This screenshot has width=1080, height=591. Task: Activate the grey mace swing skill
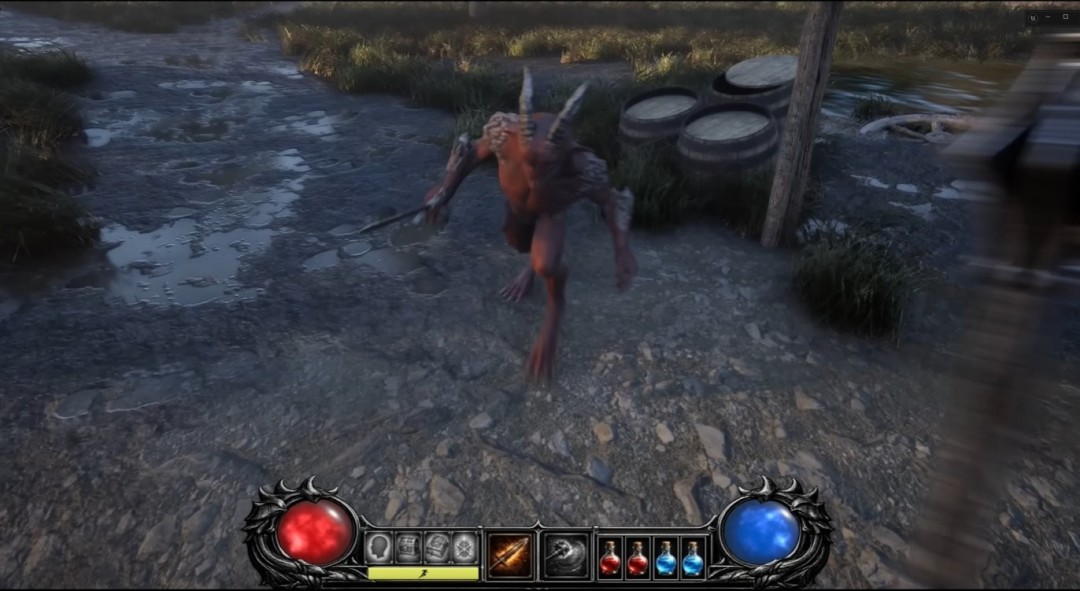click(564, 555)
